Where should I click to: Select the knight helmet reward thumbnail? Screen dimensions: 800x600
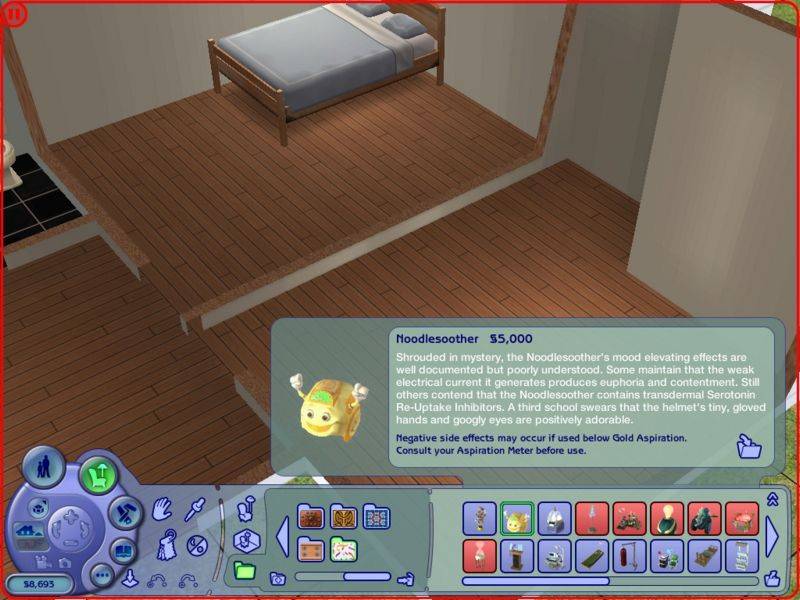[x=554, y=518]
